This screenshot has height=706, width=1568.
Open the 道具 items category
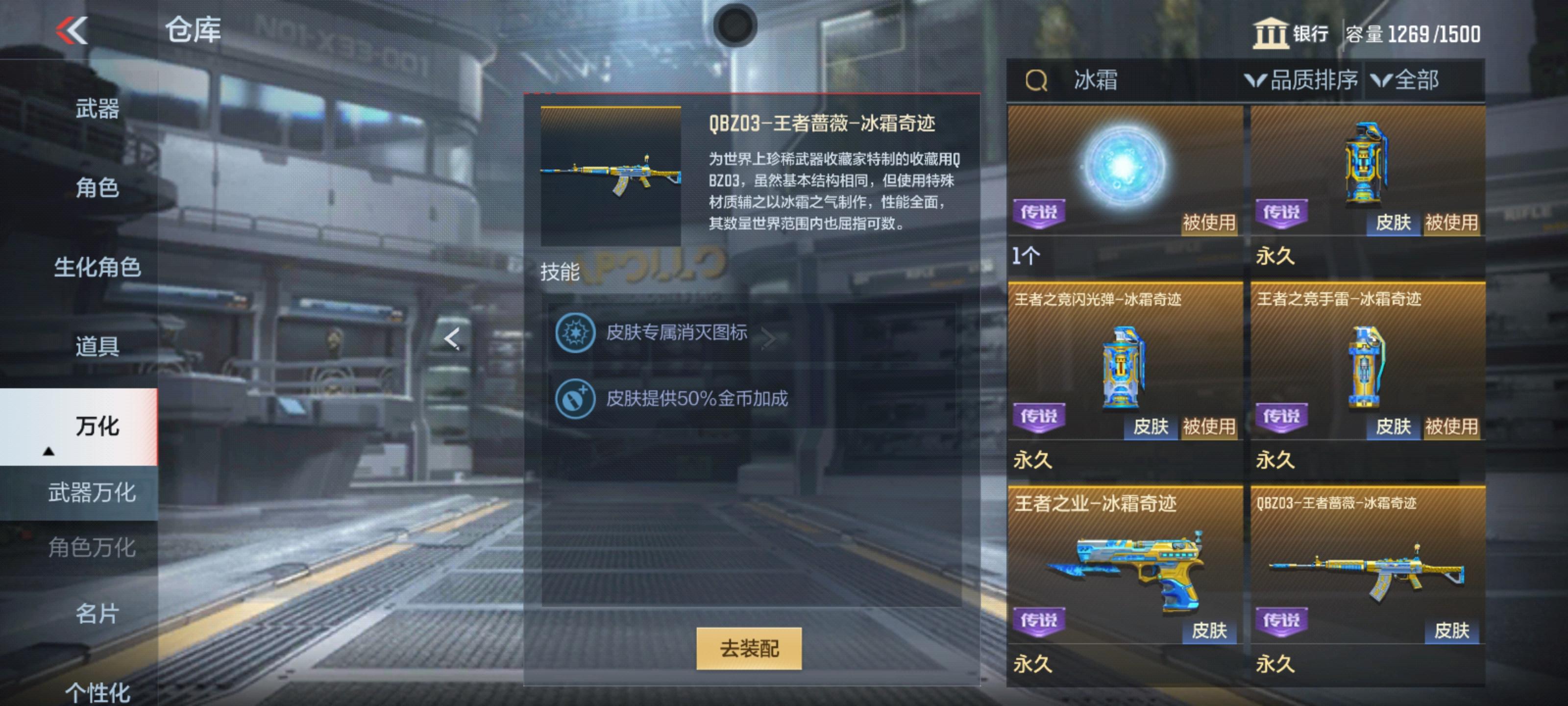click(98, 346)
